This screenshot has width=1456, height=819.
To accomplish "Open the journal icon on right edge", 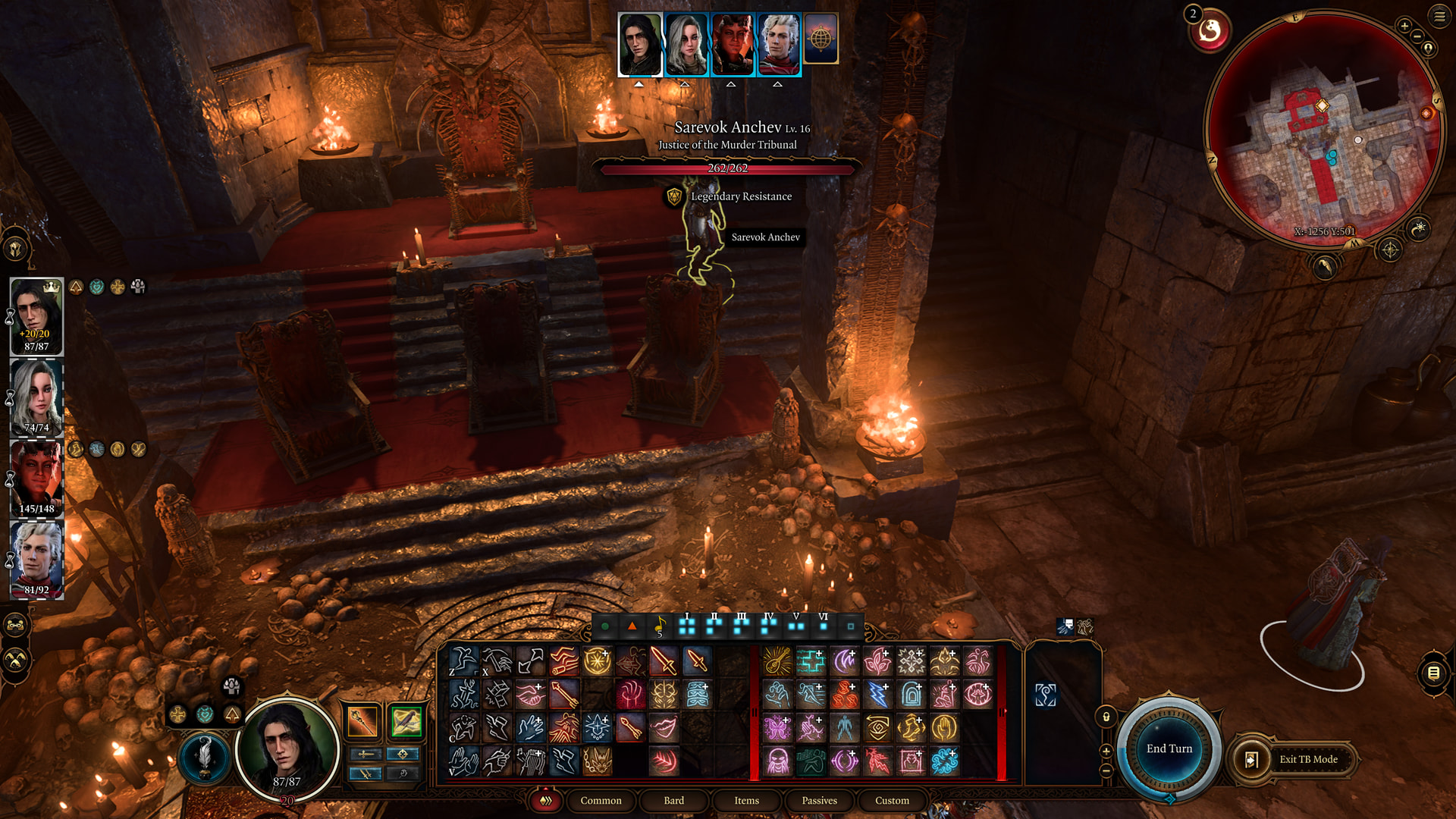I will point(1433,673).
